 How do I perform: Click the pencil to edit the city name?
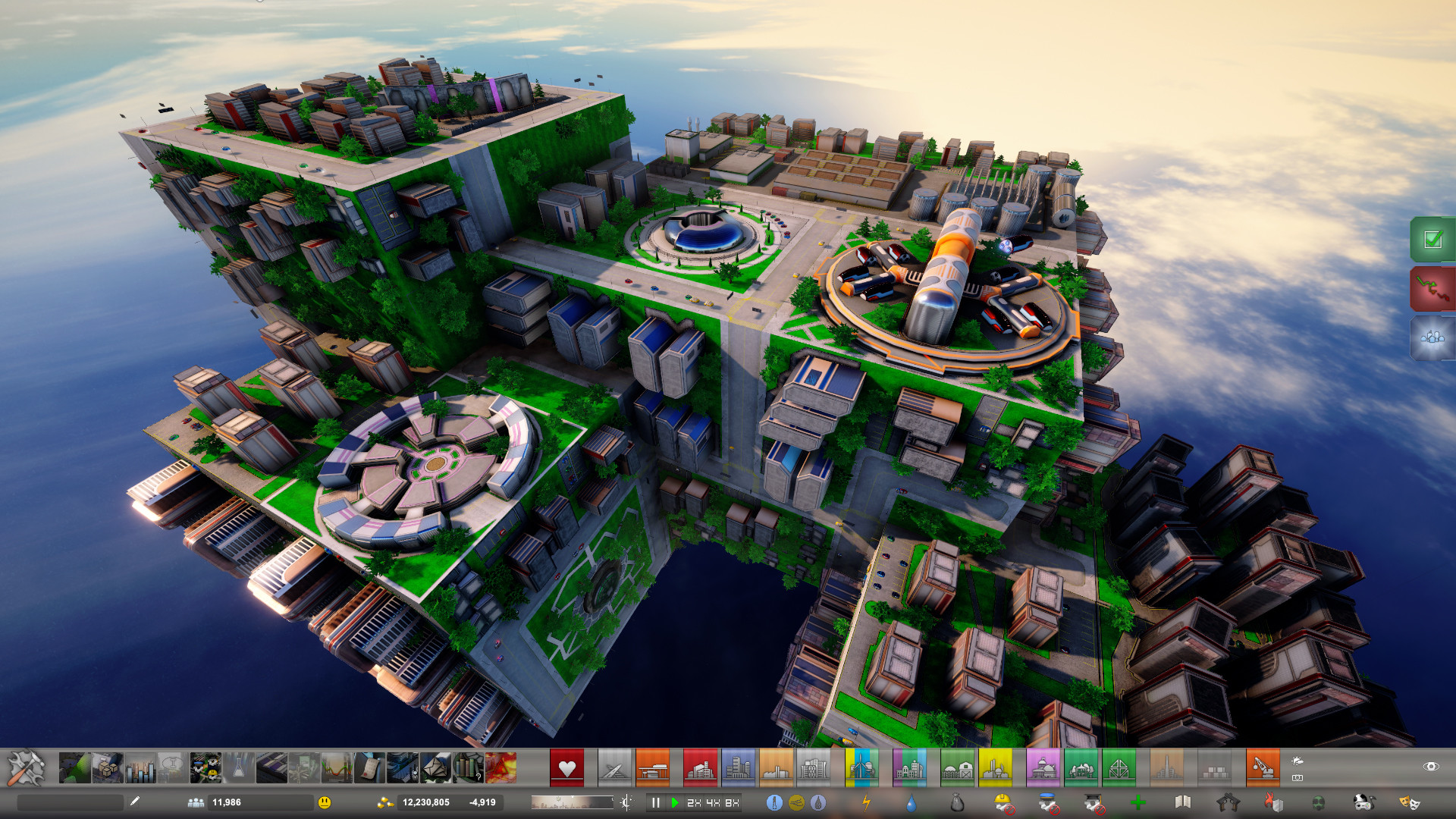coord(134,802)
